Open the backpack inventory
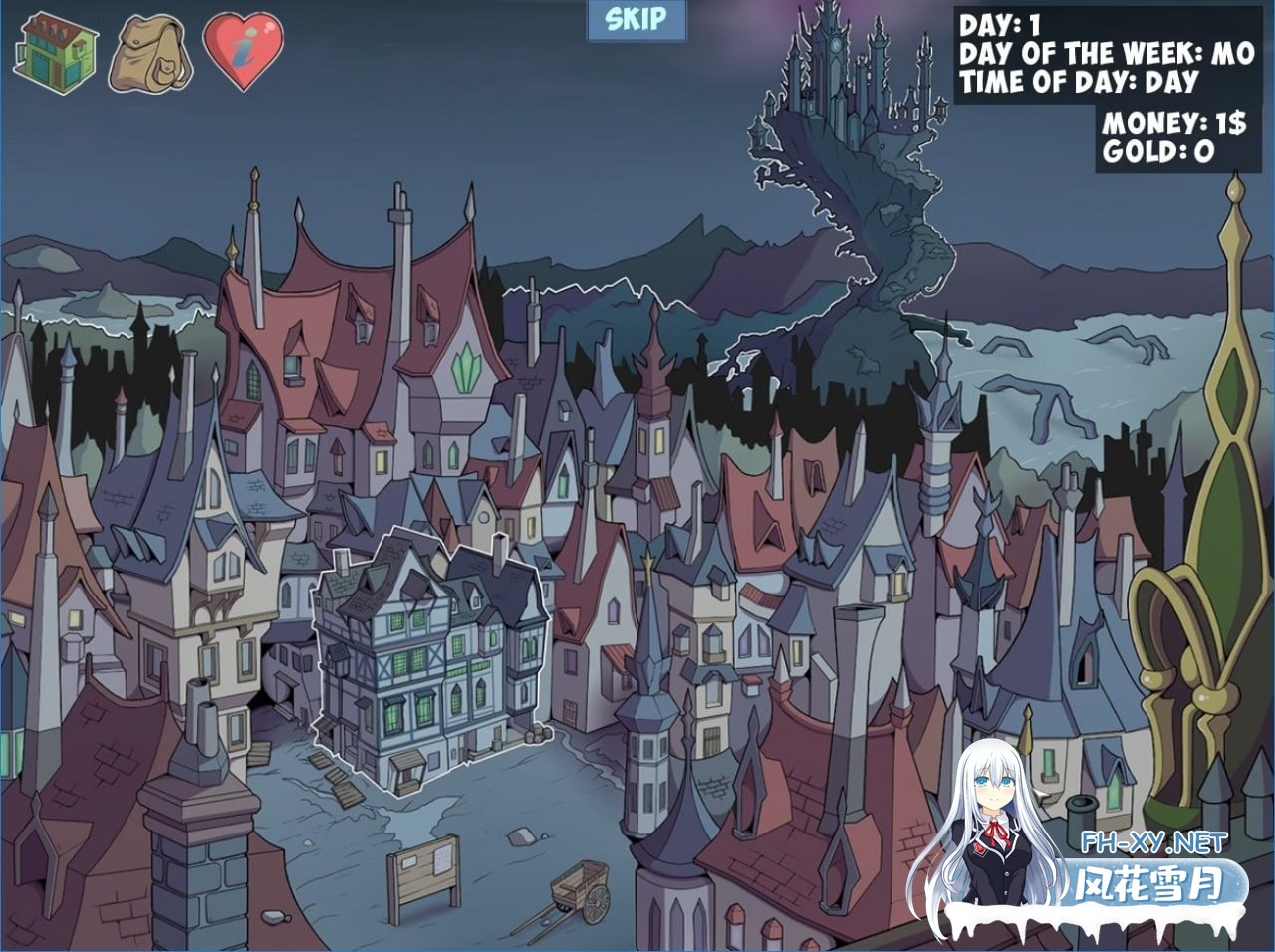The height and width of the screenshot is (952, 1275). point(152,51)
